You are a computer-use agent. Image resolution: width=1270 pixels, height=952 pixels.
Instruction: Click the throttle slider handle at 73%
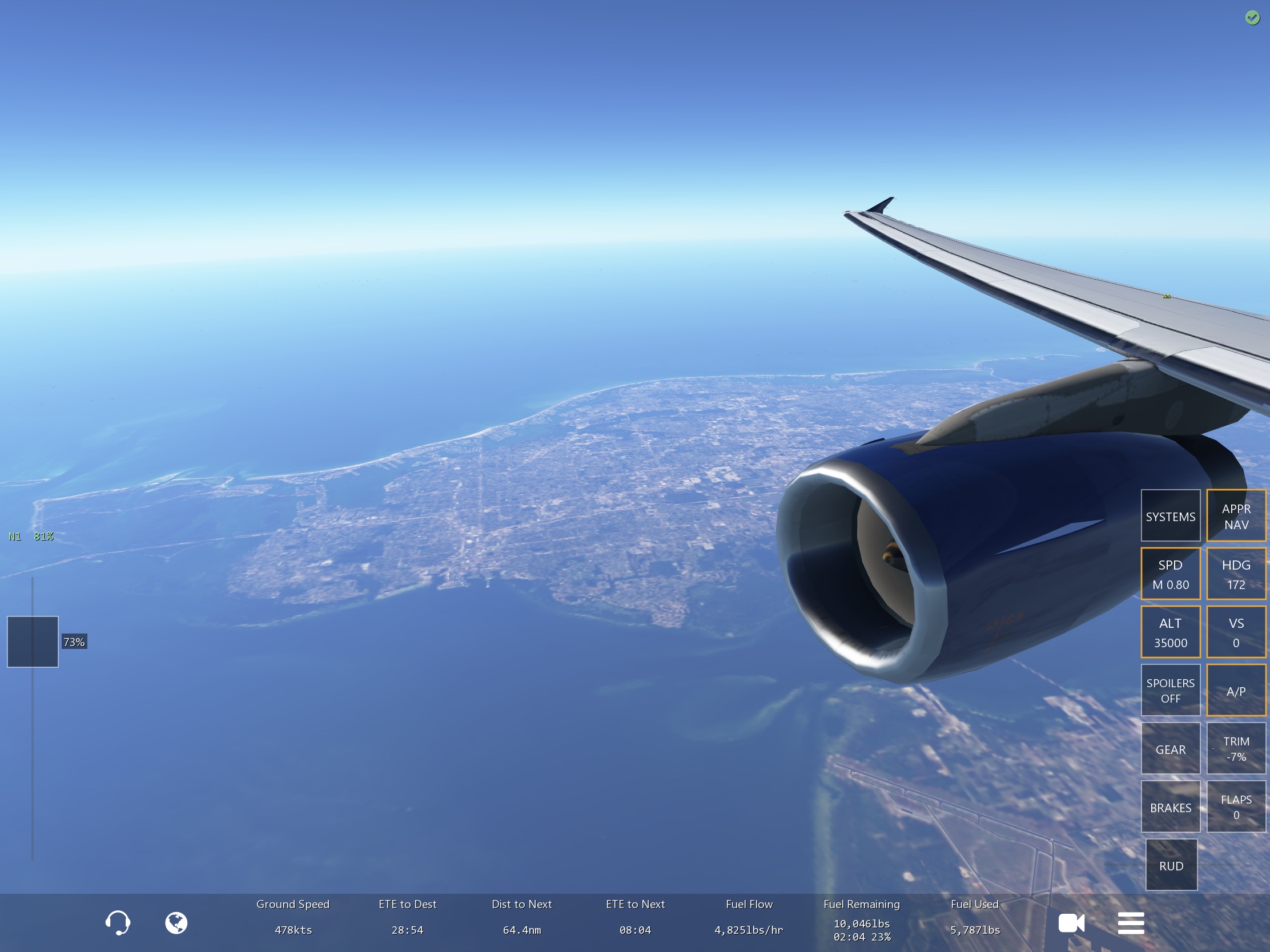33,642
